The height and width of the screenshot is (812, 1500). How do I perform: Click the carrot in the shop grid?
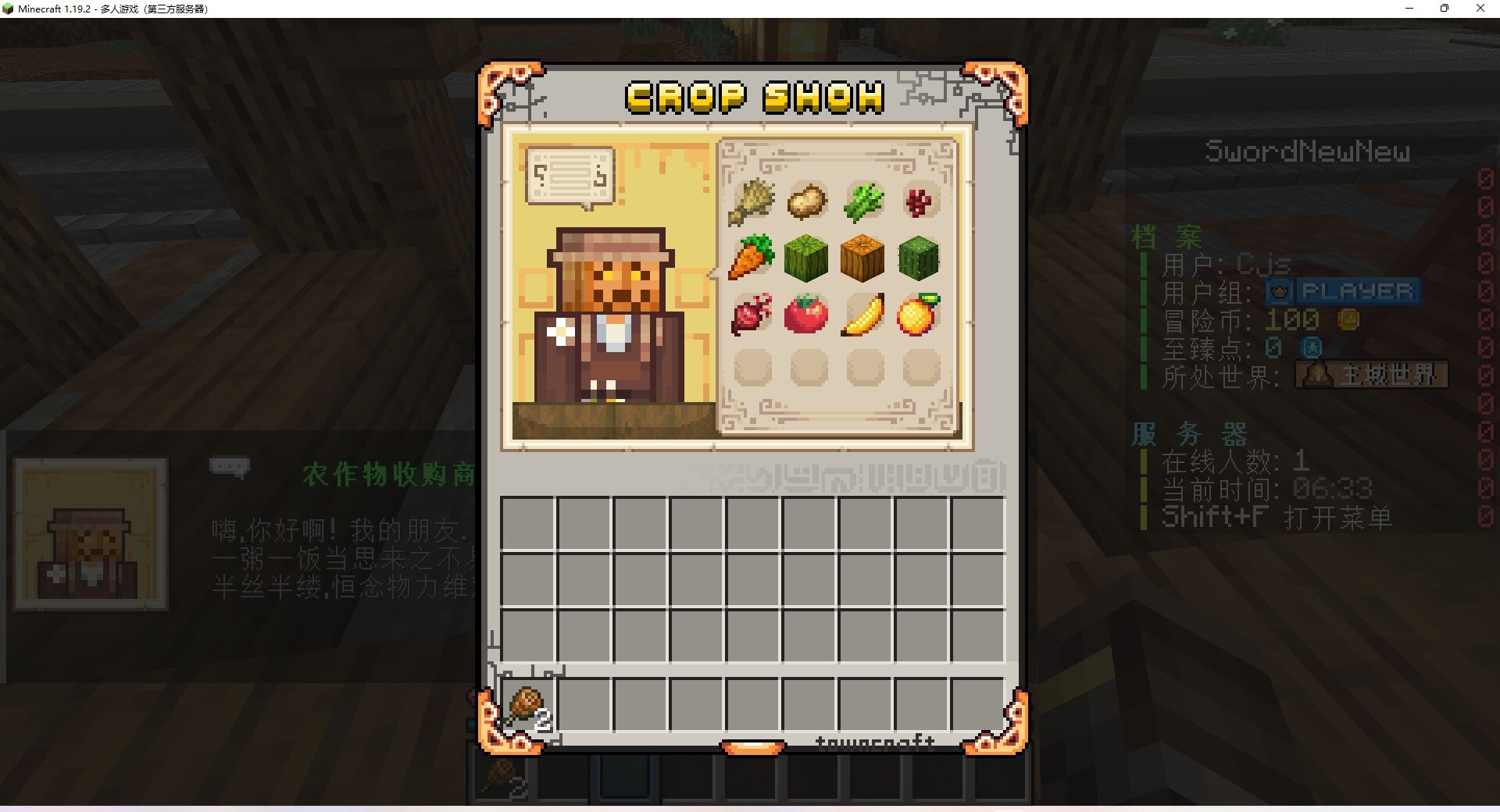[752, 258]
